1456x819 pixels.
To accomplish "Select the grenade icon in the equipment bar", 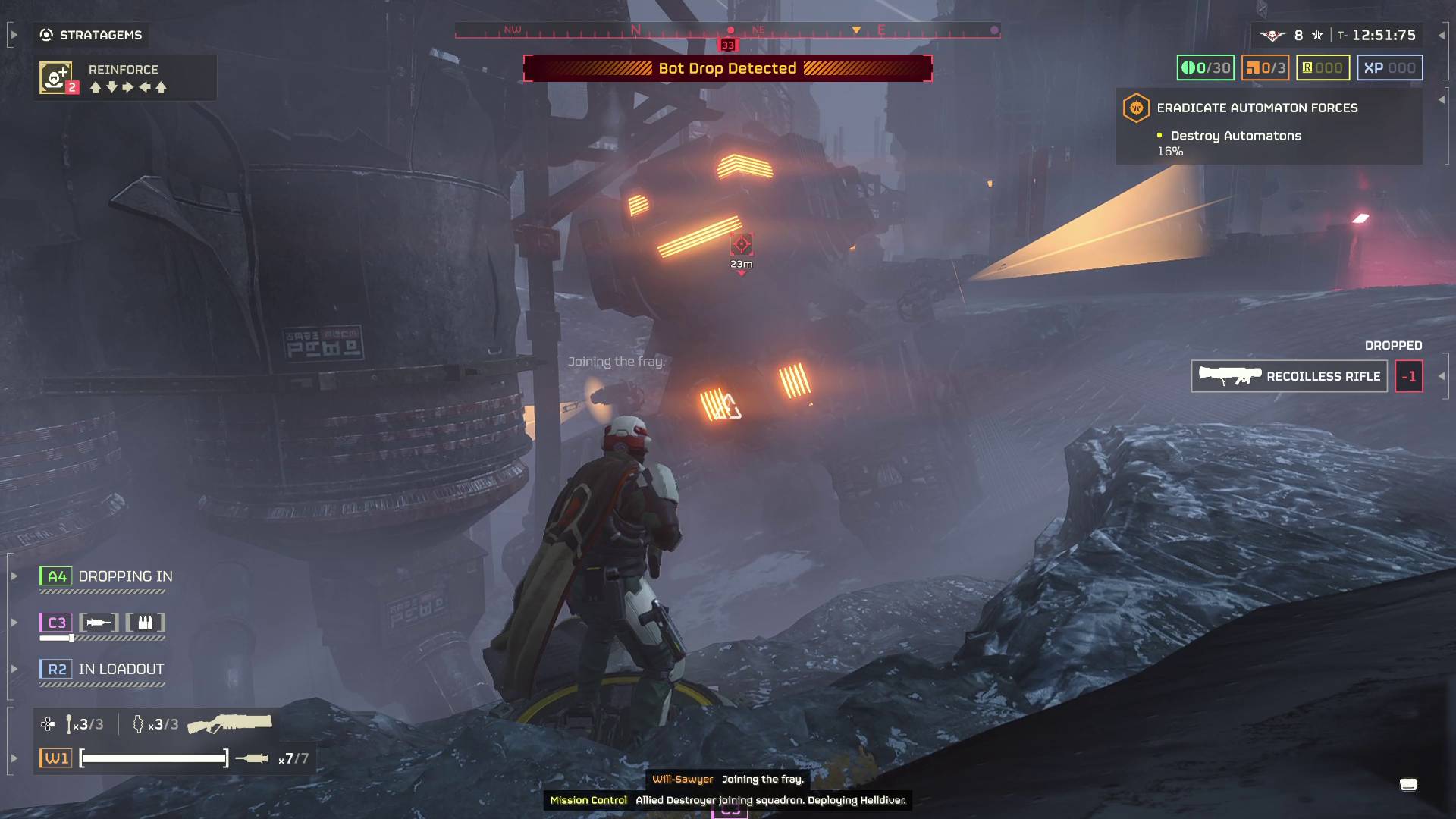I will tap(137, 723).
